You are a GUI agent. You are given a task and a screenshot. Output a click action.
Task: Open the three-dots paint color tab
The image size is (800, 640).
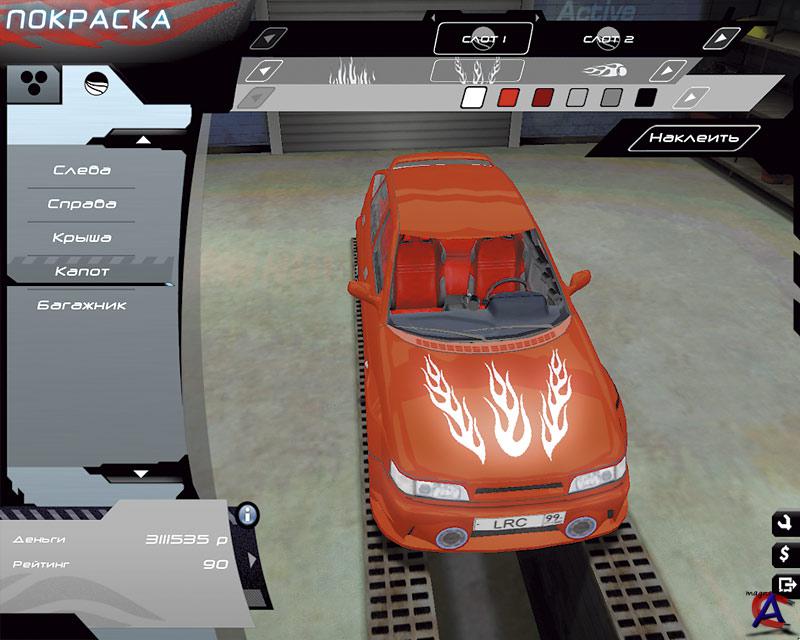point(33,83)
